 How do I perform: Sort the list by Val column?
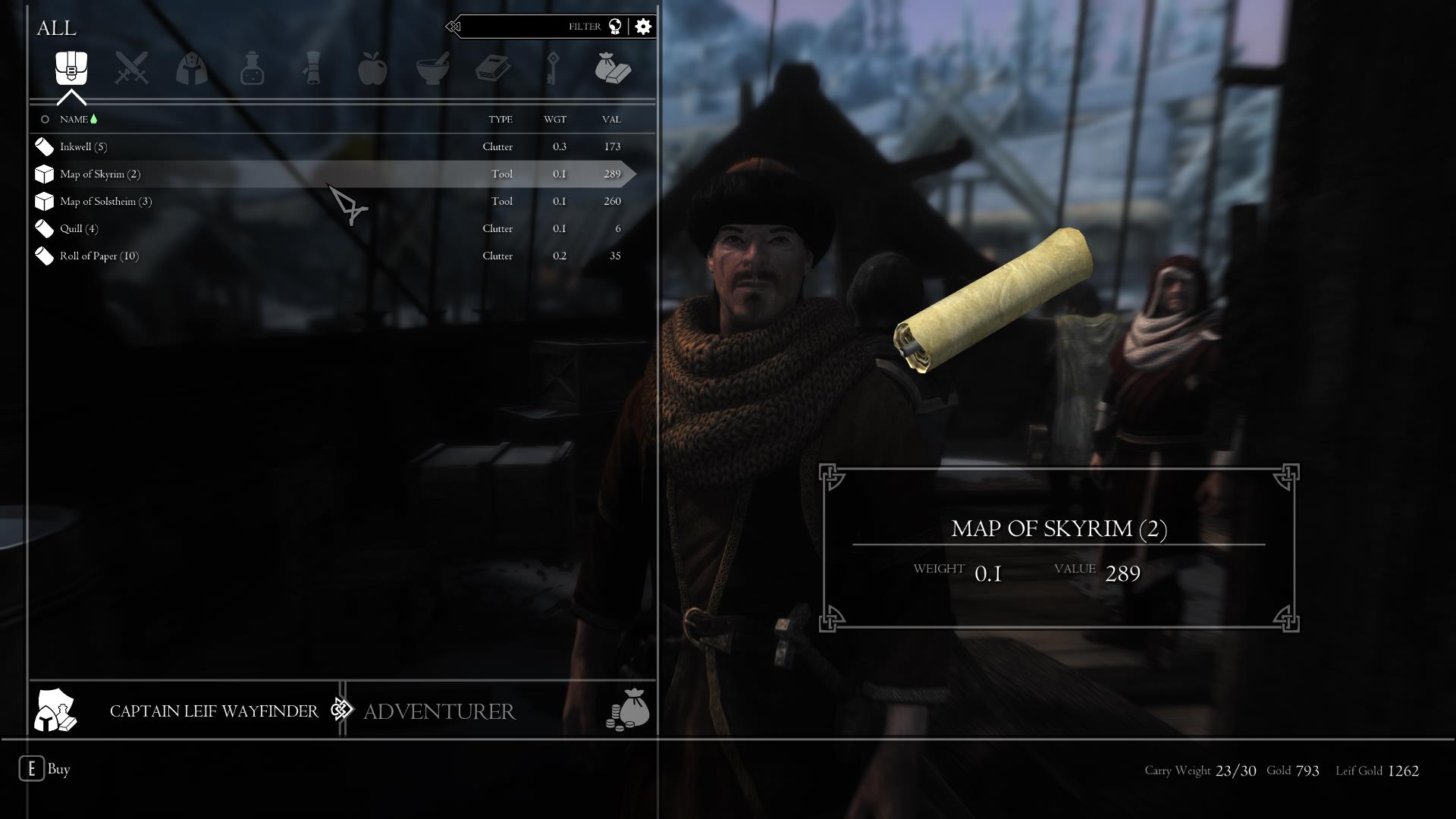pyautogui.click(x=611, y=120)
